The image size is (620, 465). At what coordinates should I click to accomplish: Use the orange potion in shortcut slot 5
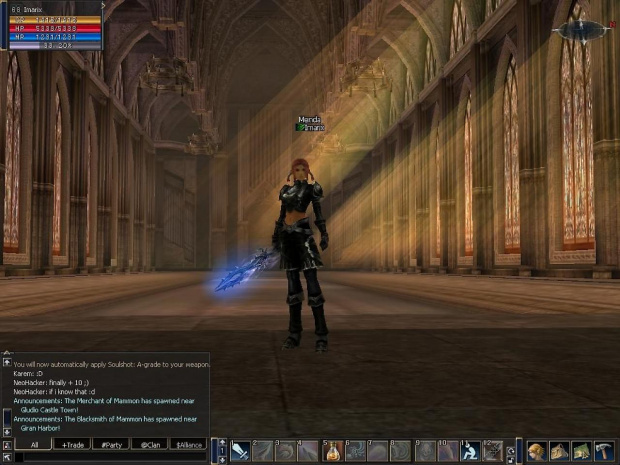pos(333,451)
